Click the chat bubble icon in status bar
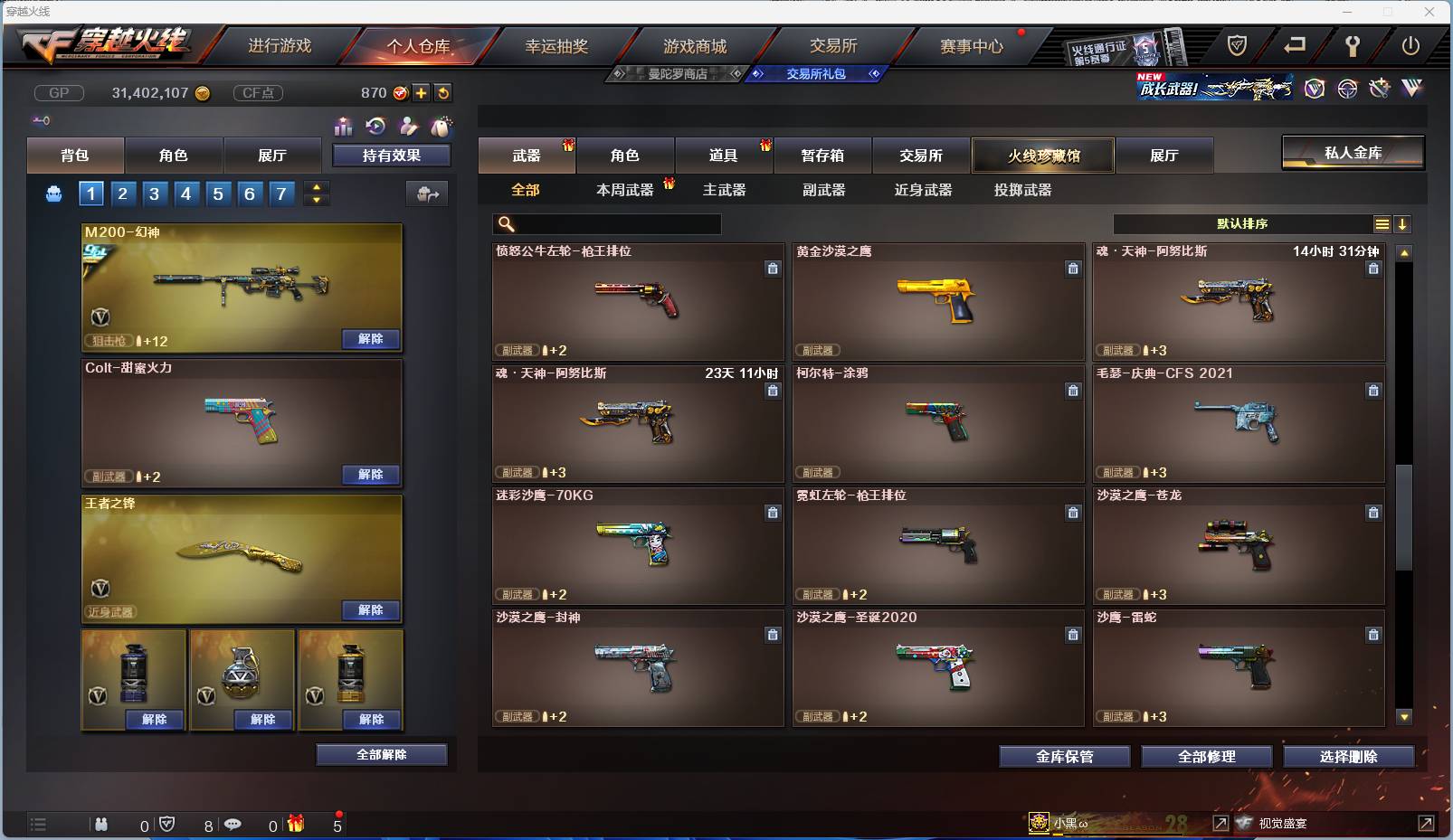This screenshot has height=840, width=1453. pyautogui.click(x=234, y=825)
